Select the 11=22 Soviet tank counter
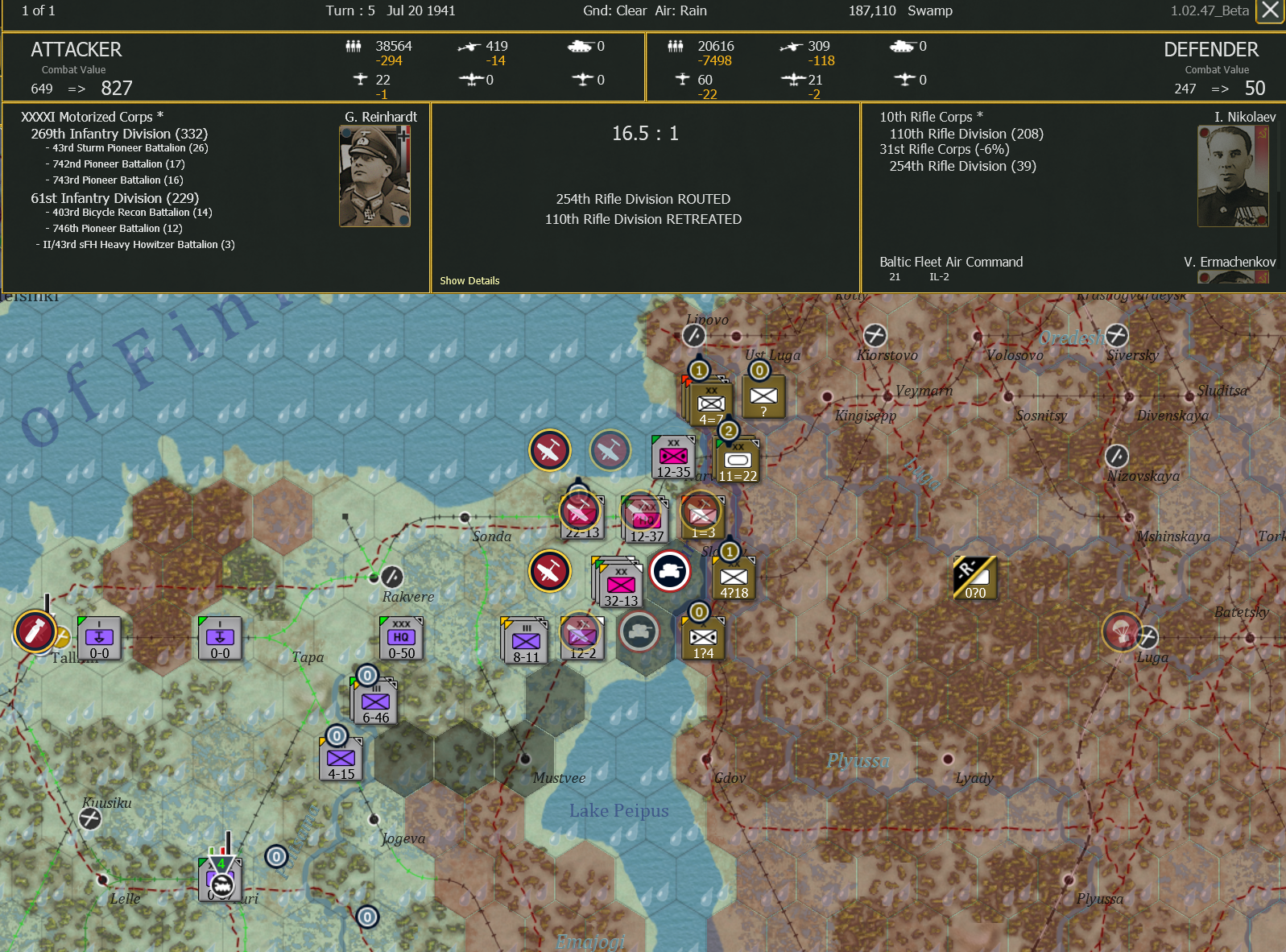This screenshot has width=1286, height=952. click(737, 459)
